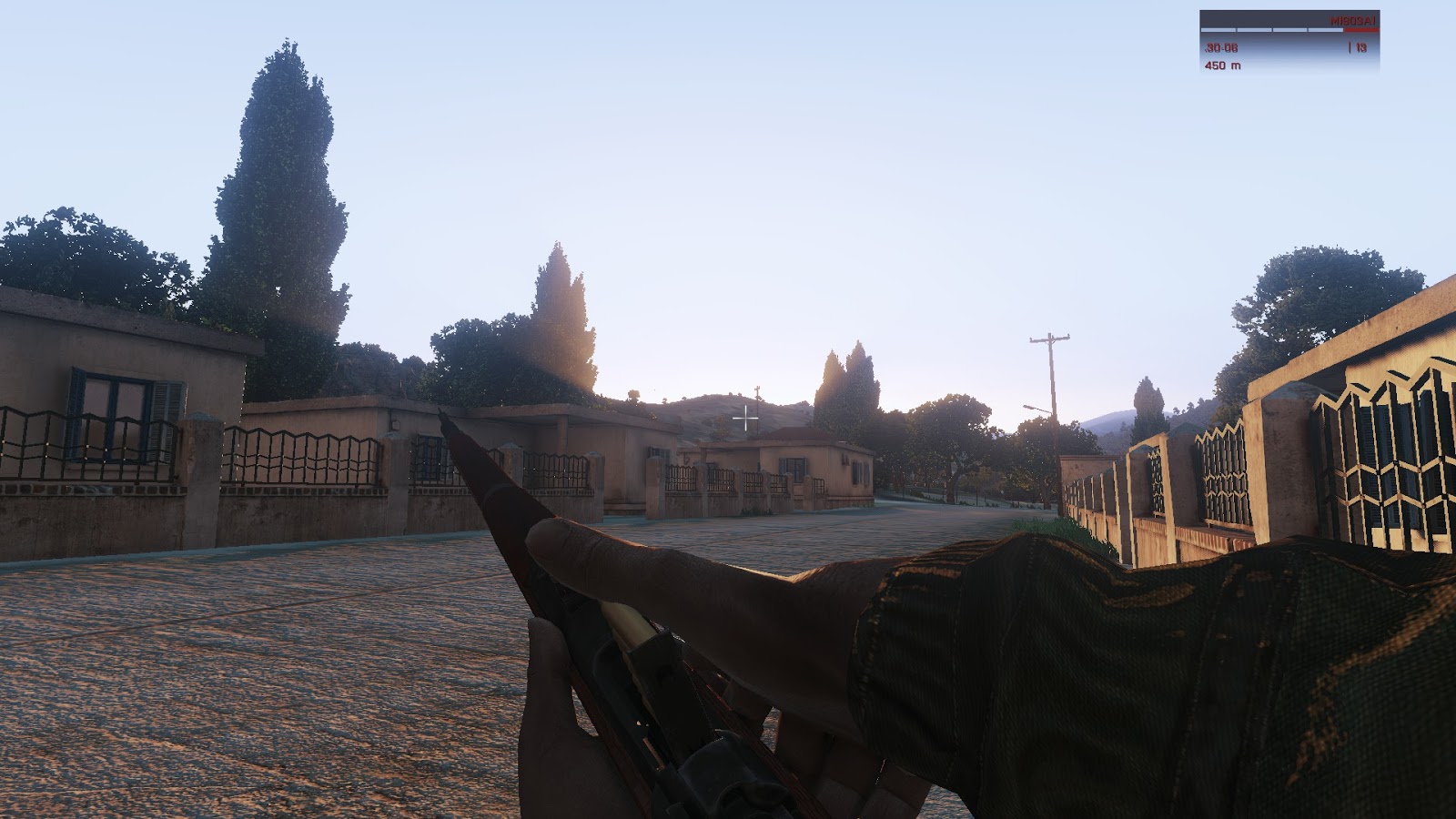This screenshot has height=819, width=1456.
Task: Click the ammo count showing 13 rounds
Action: 1360,48
